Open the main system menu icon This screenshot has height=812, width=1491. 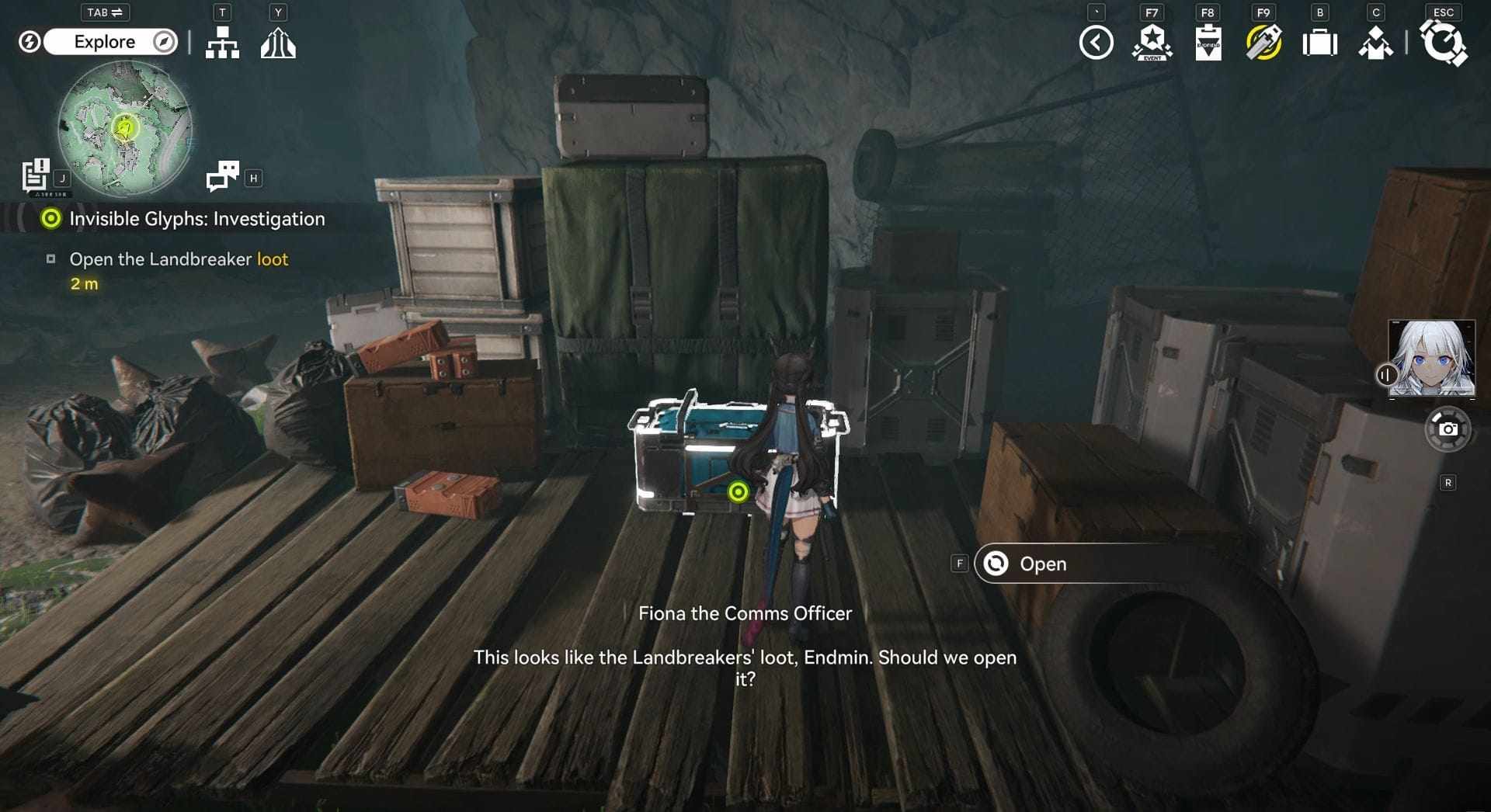pyautogui.click(x=1443, y=43)
